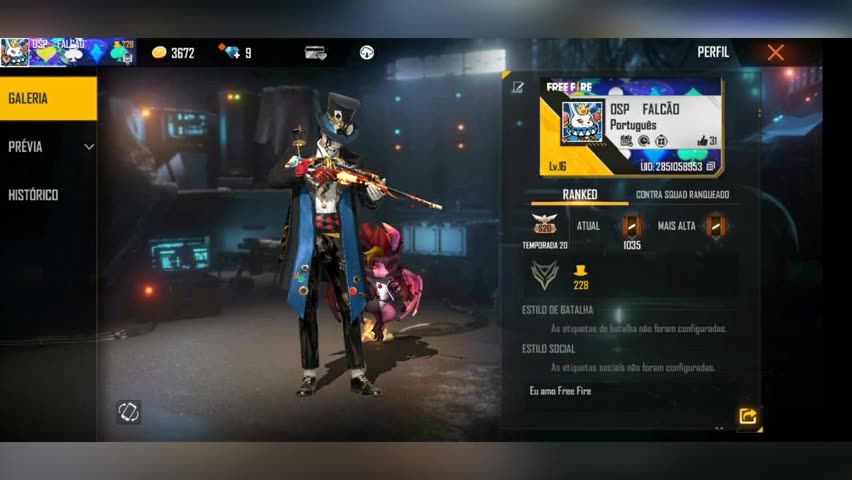Click the yellow top hat badge icon
Viewport: 852px width, 480px height.
pos(580,271)
